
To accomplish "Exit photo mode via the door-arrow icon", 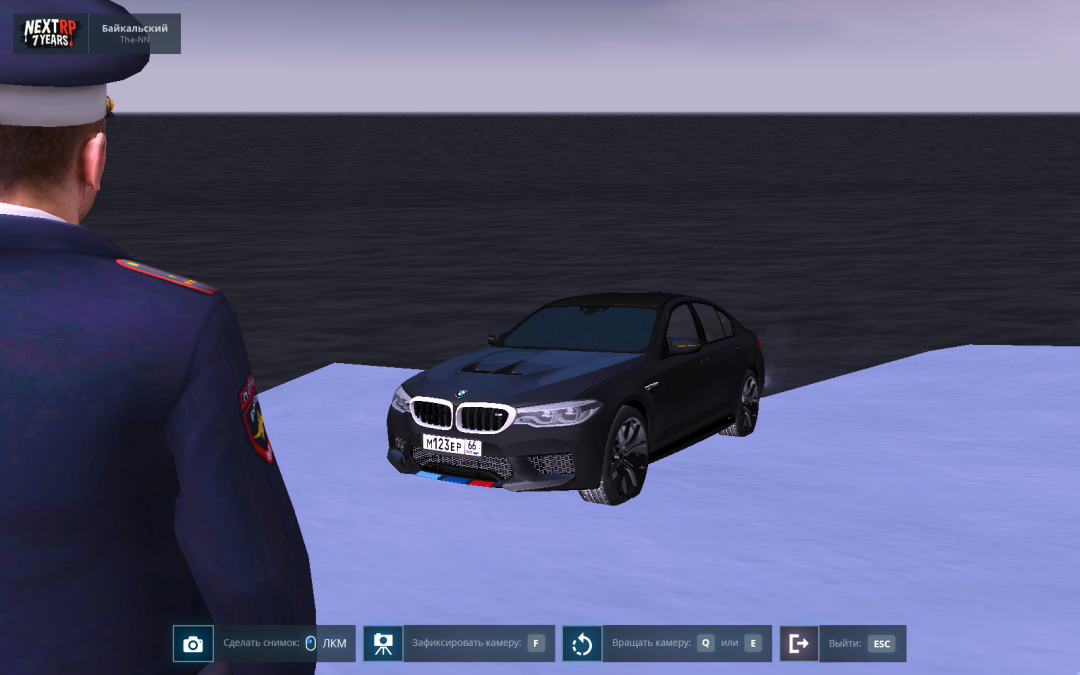I will (x=799, y=644).
